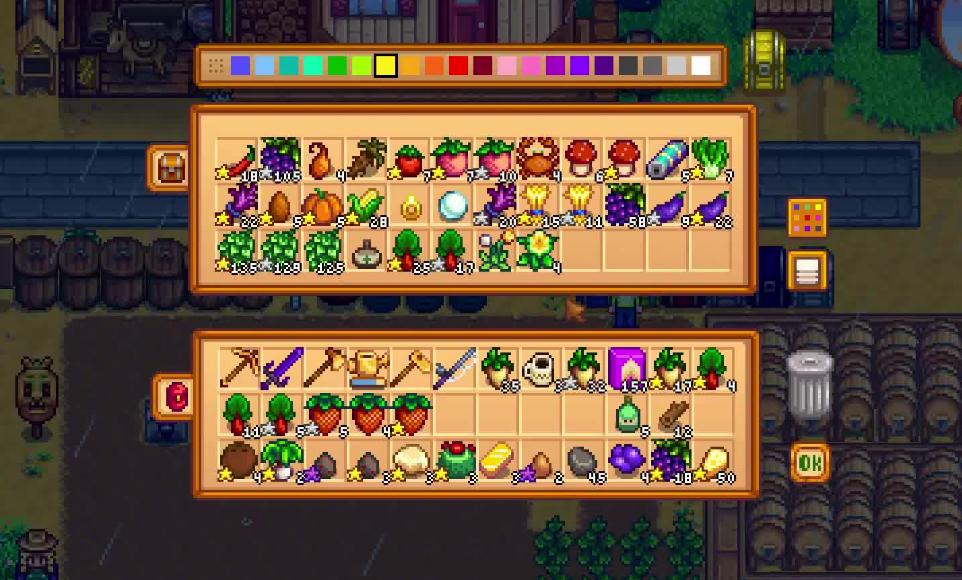Grab the pumpkin stack
The width and height of the screenshot is (962, 580).
click(322, 207)
